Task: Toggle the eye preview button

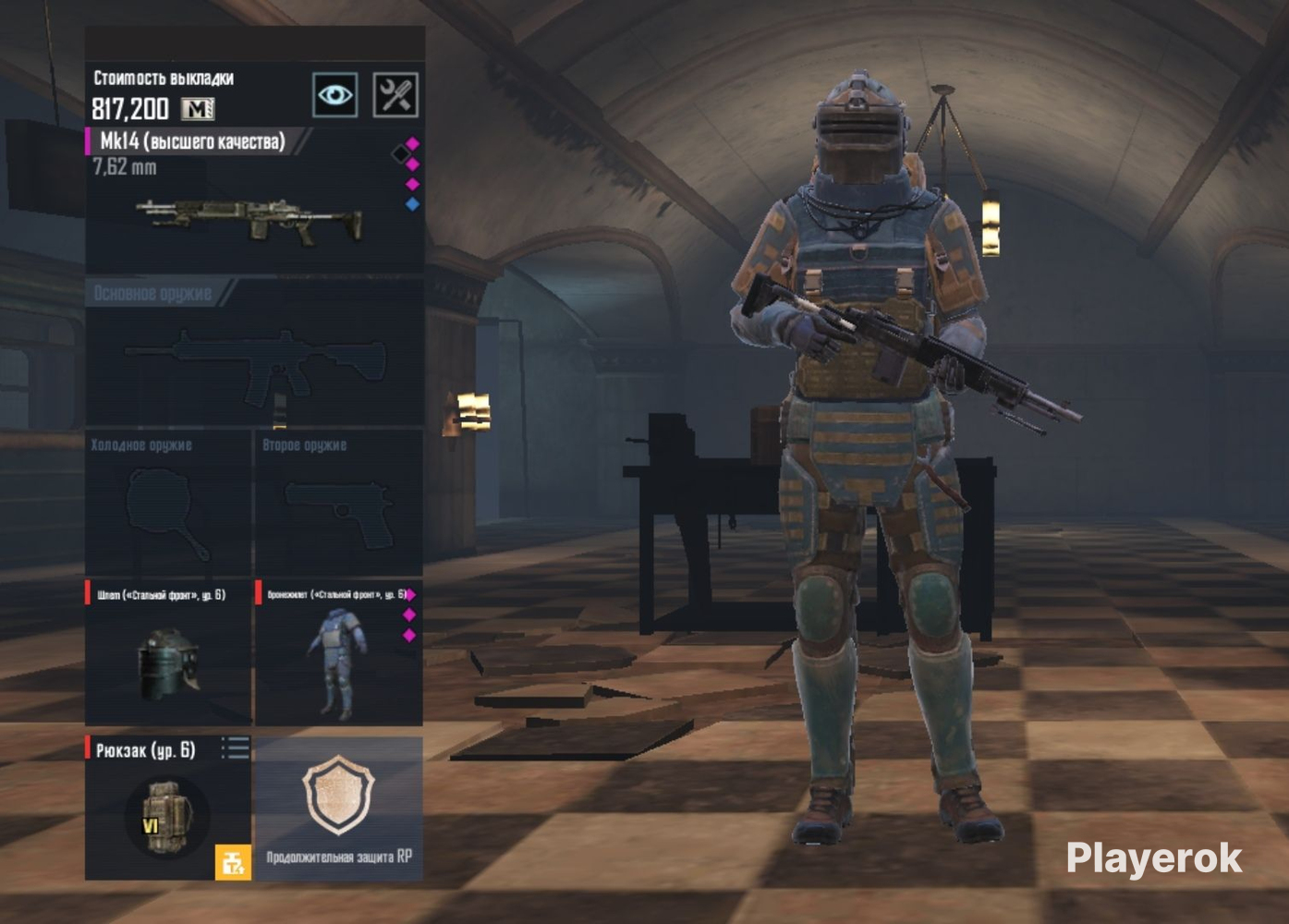Action: coord(334,95)
